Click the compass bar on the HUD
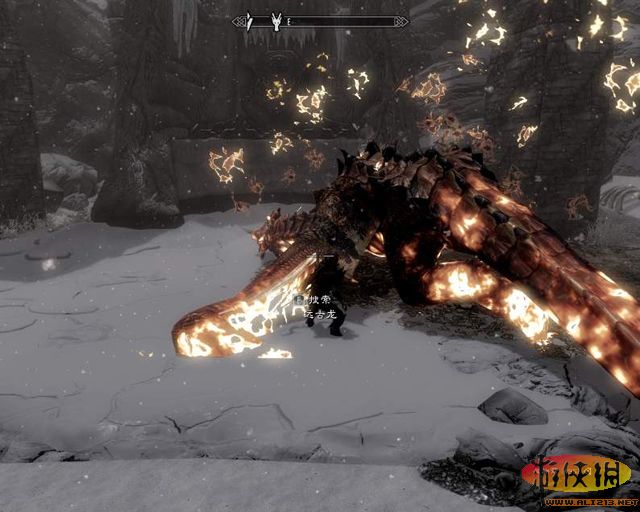 tap(320, 20)
